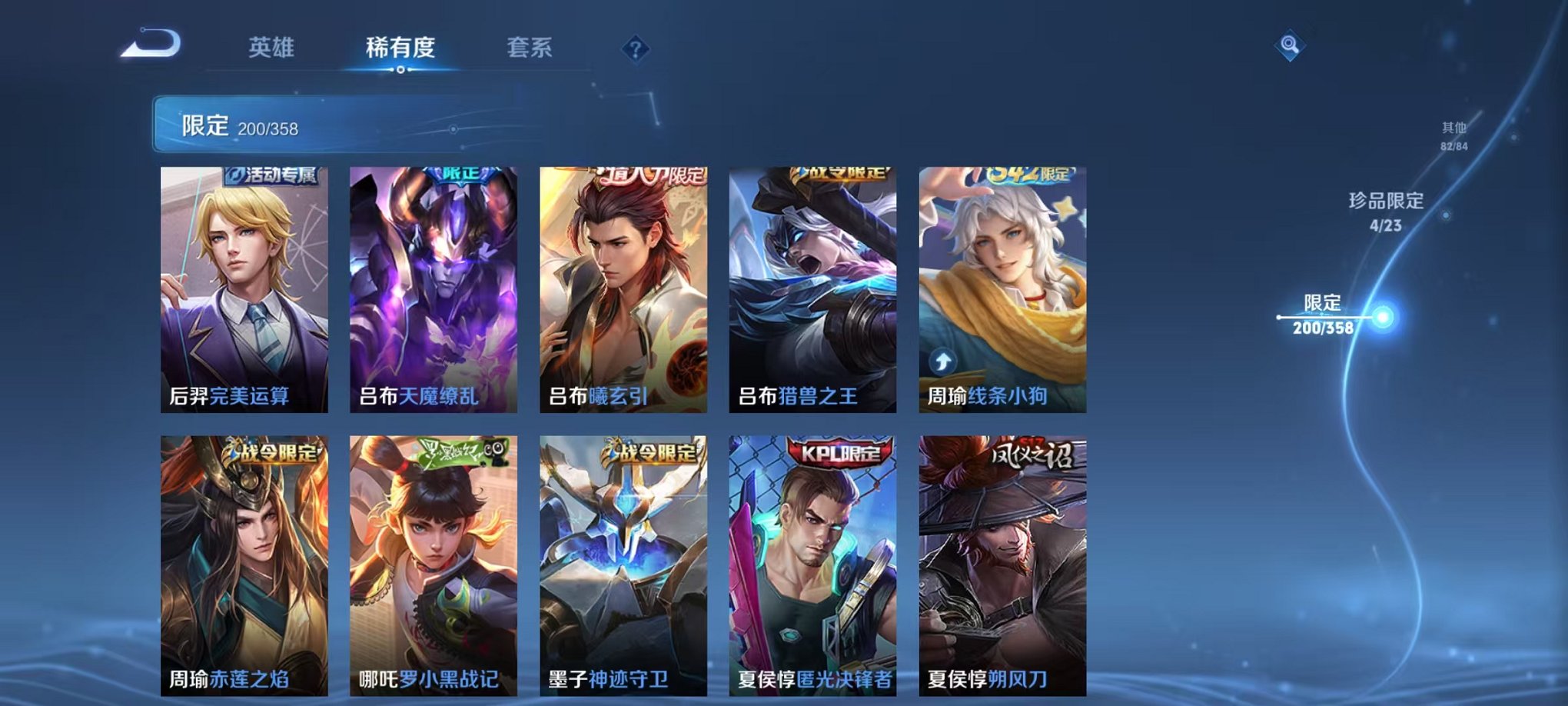Open the search magnifier icon at top-right
Screen dimensions: 1568x706
click(1291, 44)
